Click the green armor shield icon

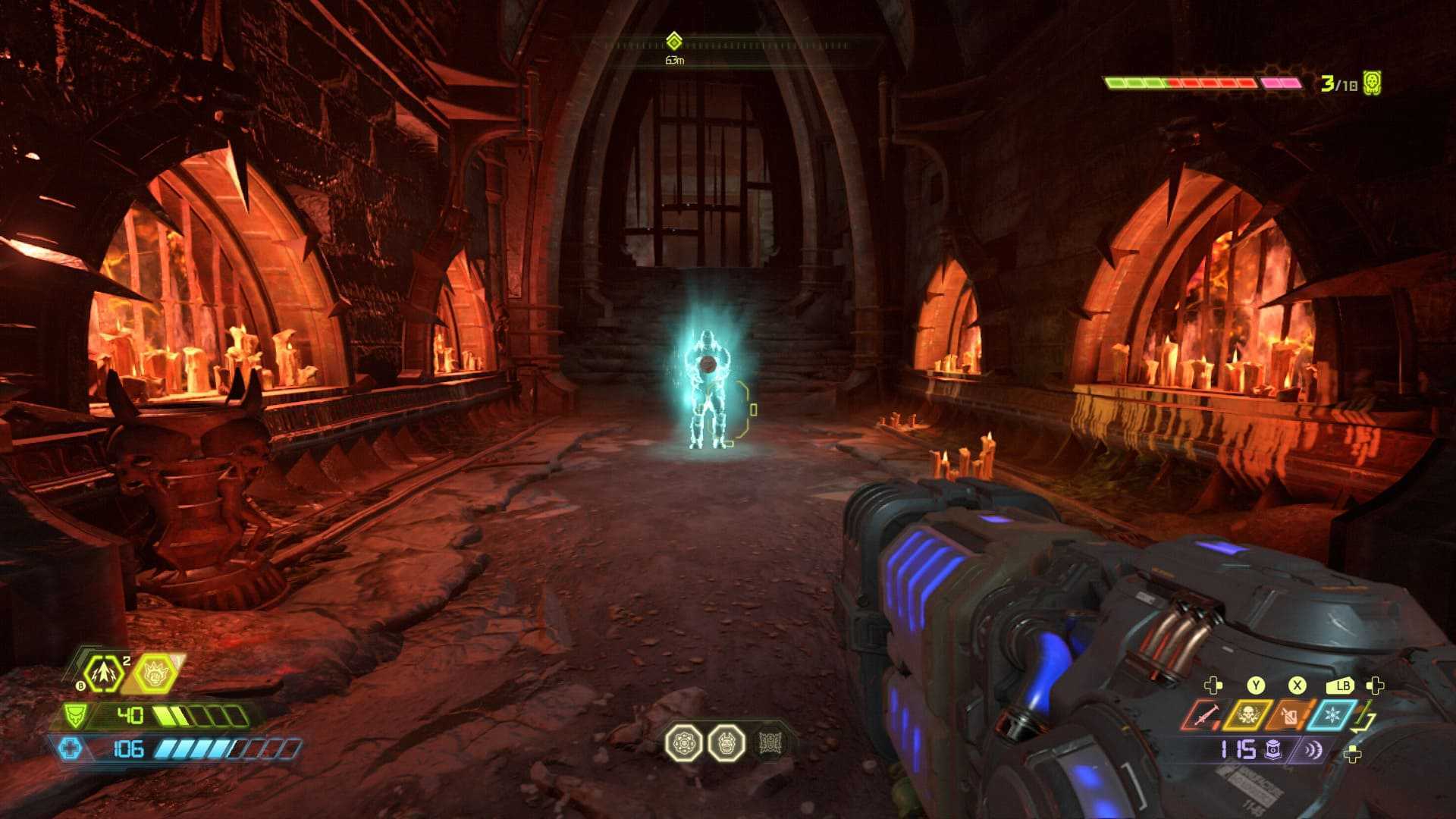pyautogui.click(x=75, y=715)
